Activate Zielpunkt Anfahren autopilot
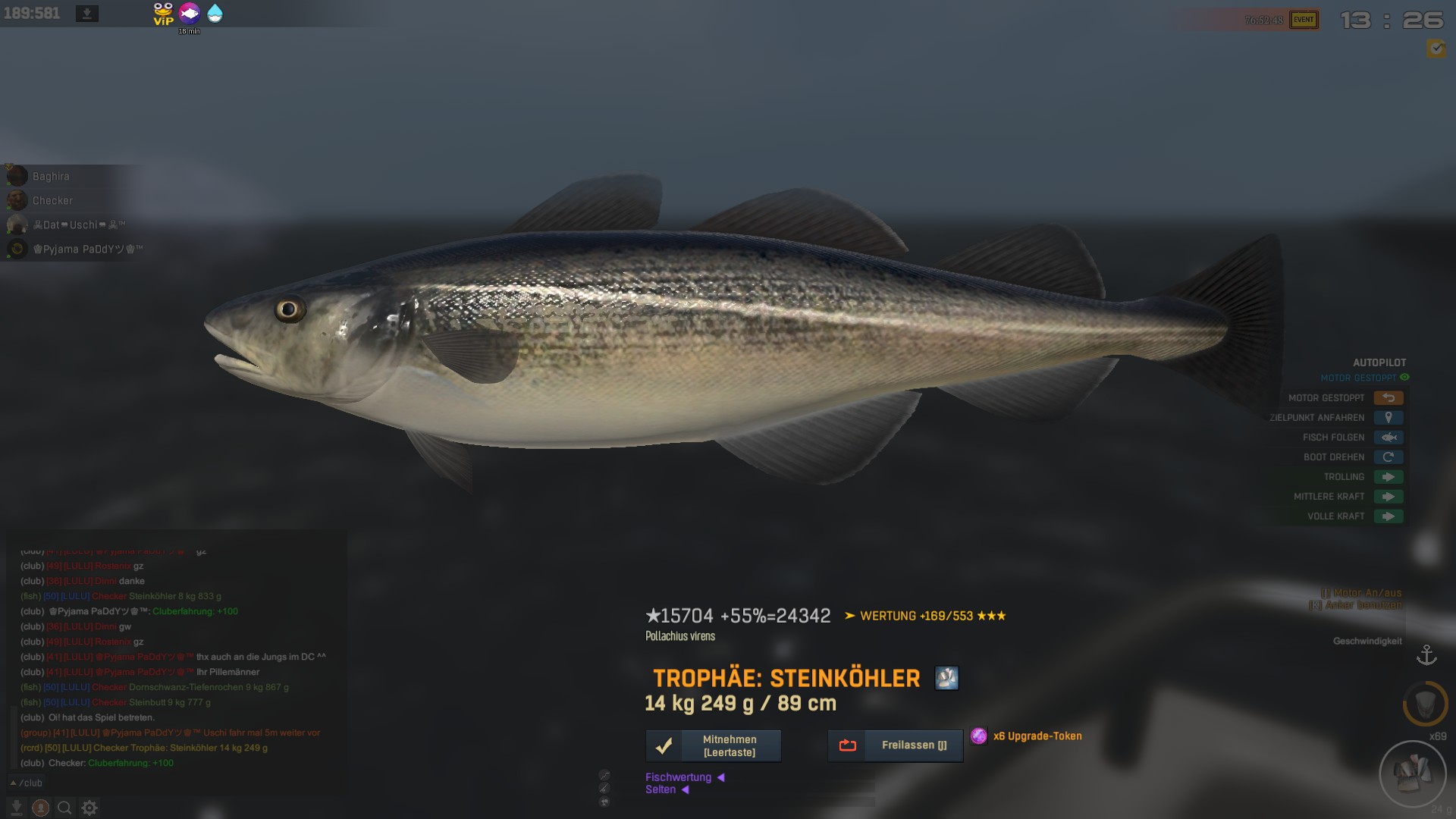 [x=1388, y=418]
